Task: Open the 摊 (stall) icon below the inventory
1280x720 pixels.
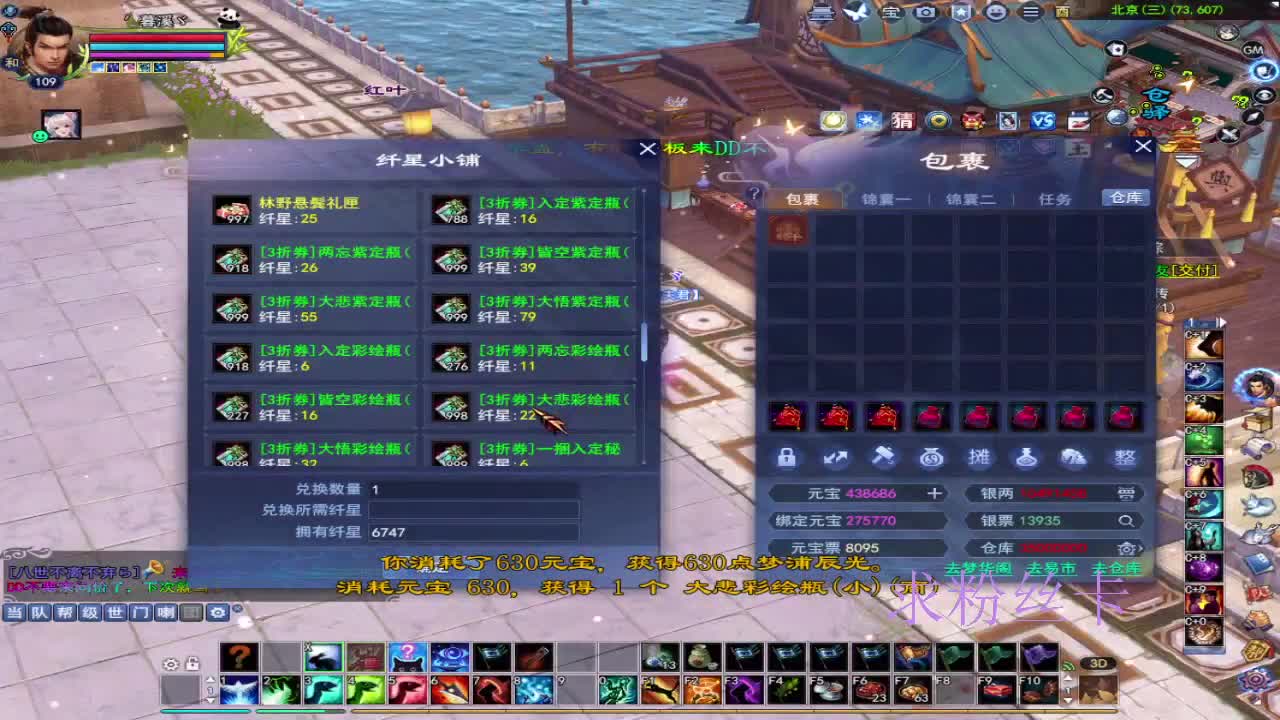Action: coord(978,457)
